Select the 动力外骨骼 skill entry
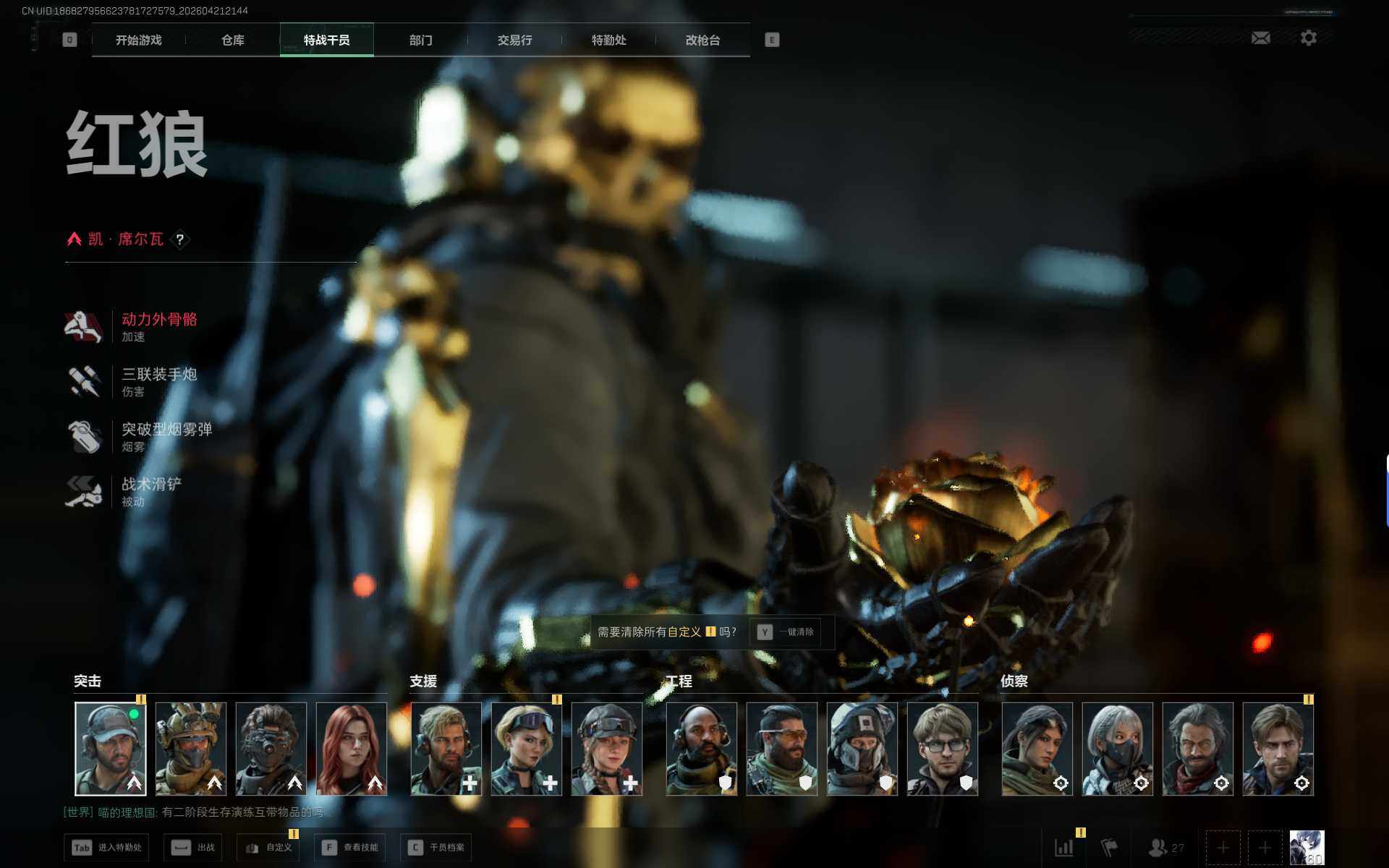 [x=158, y=326]
